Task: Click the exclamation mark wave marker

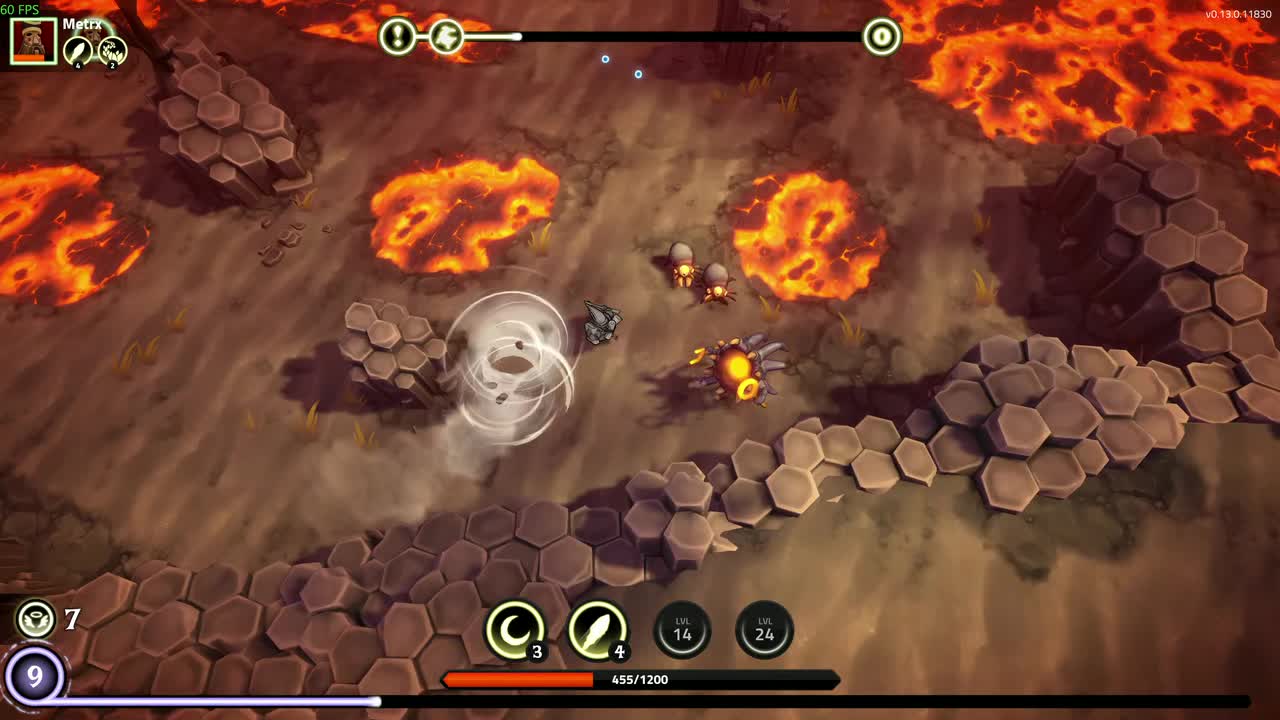Action: pyautogui.click(x=398, y=37)
